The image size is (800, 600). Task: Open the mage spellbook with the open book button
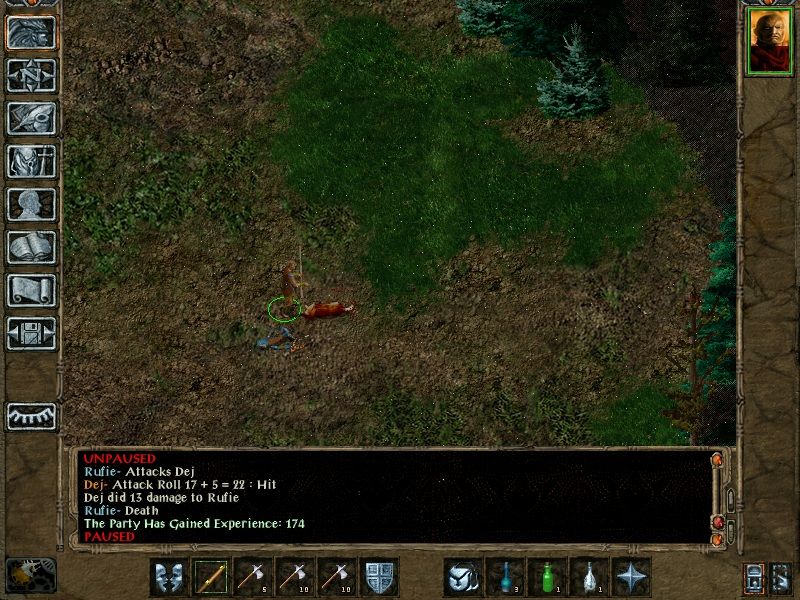click(32, 247)
